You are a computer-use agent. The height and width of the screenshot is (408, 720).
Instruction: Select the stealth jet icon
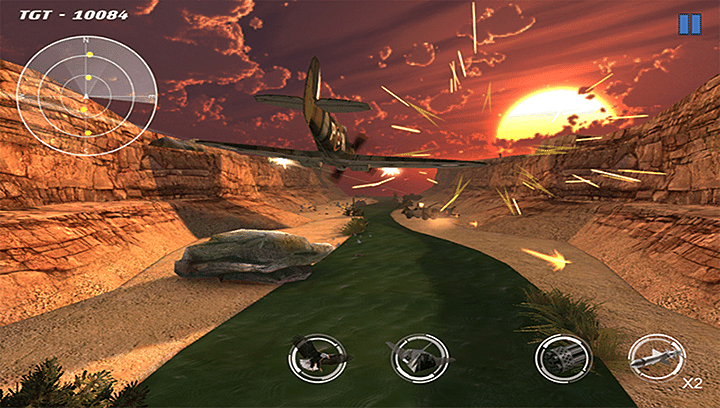click(417, 357)
